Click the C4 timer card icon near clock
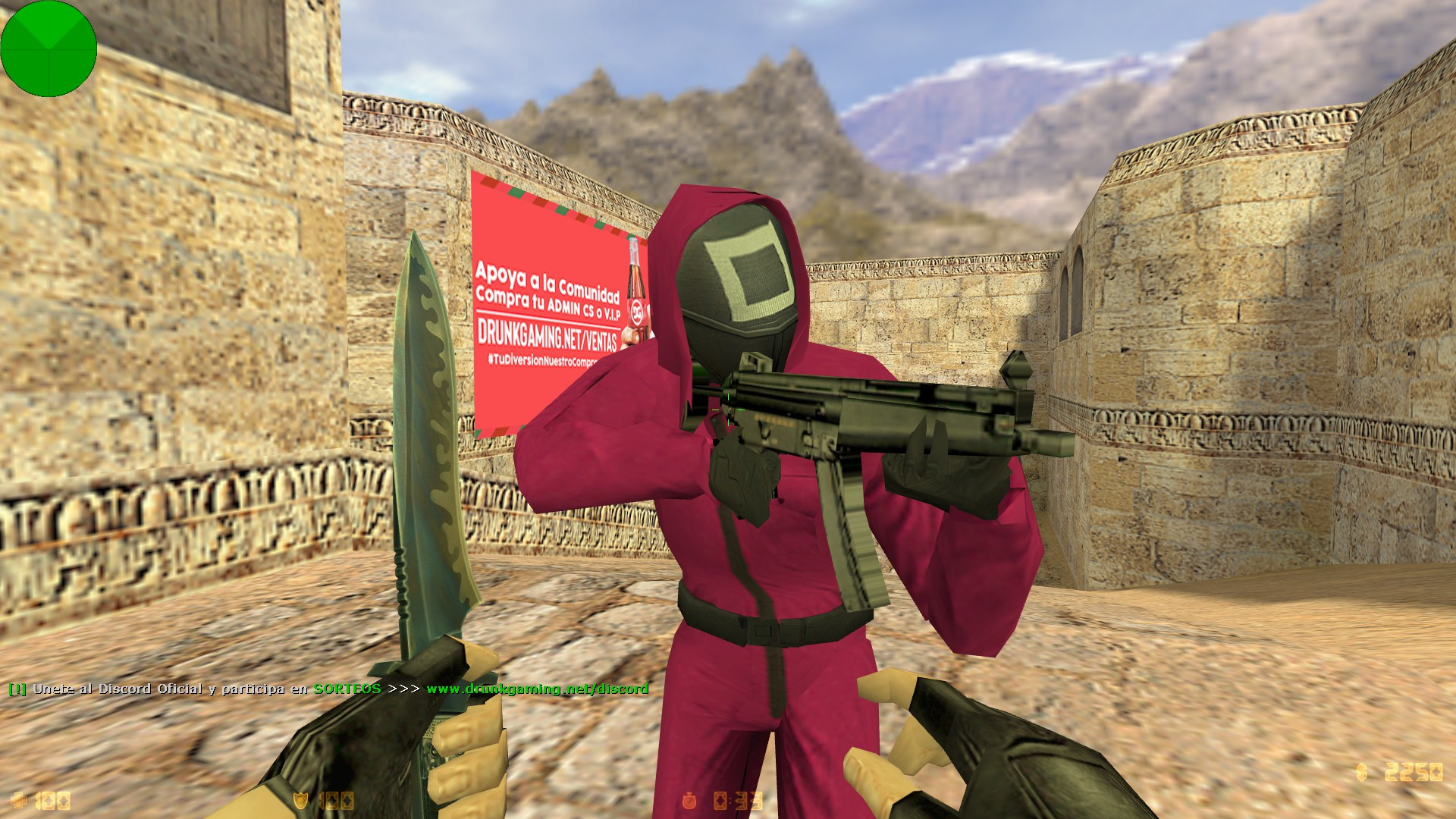Screen dimensions: 1456x819 719,800
